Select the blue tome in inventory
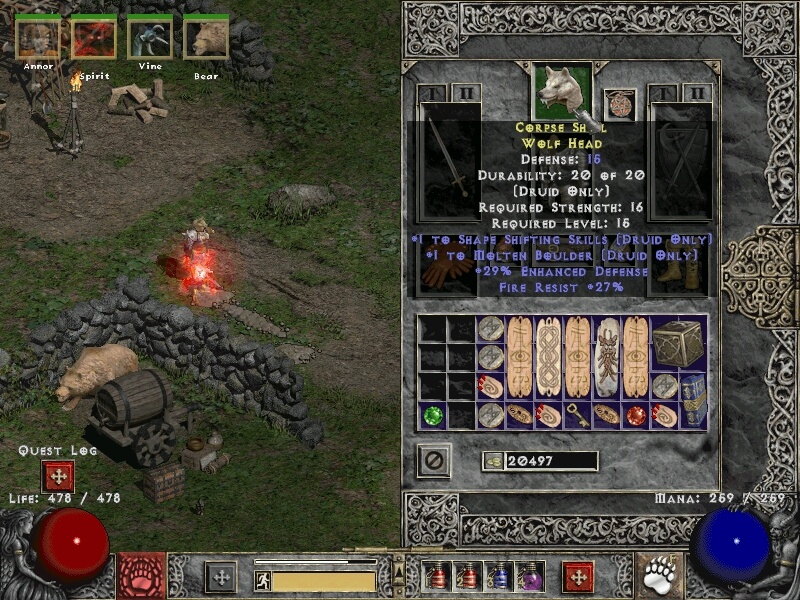Screen dimensions: 800x600 pyautogui.click(x=694, y=399)
